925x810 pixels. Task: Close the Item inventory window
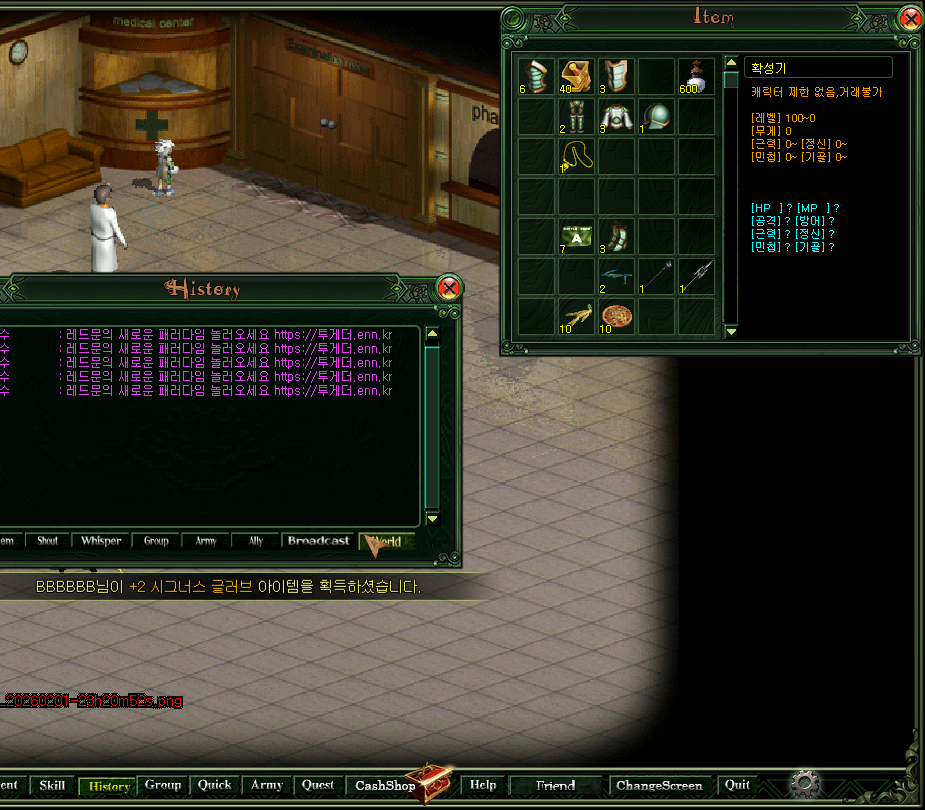pos(910,19)
